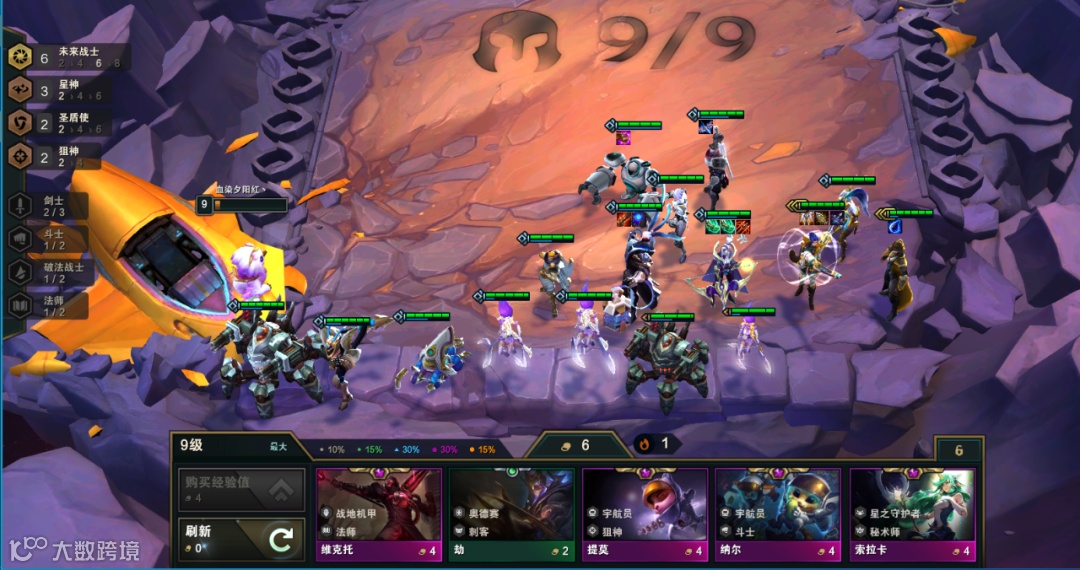
Task: Buy the 维克托 champion card
Action: point(379,513)
